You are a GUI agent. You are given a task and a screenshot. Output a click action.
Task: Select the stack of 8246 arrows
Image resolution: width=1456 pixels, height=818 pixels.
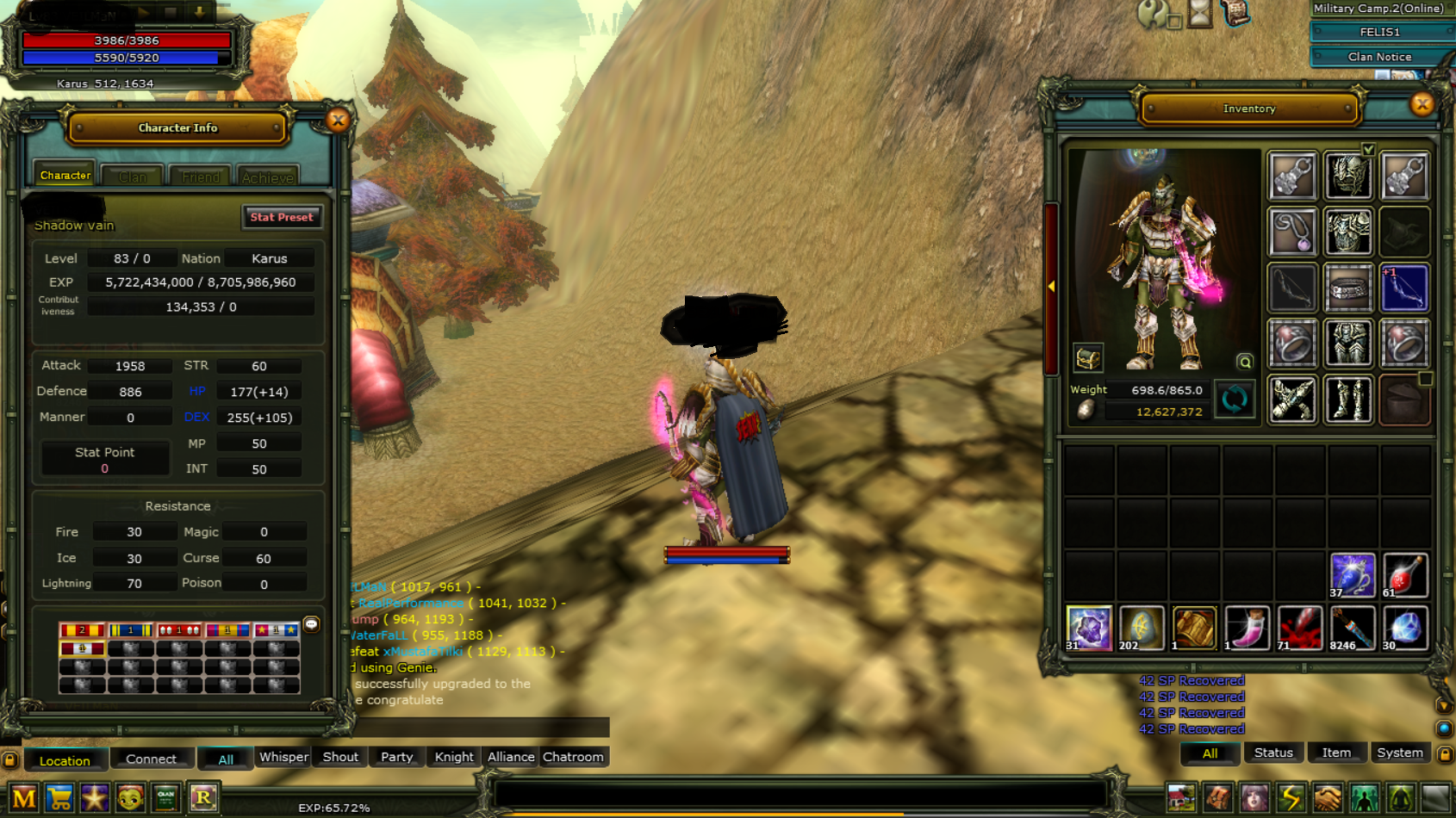click(x=1351, y=629)
